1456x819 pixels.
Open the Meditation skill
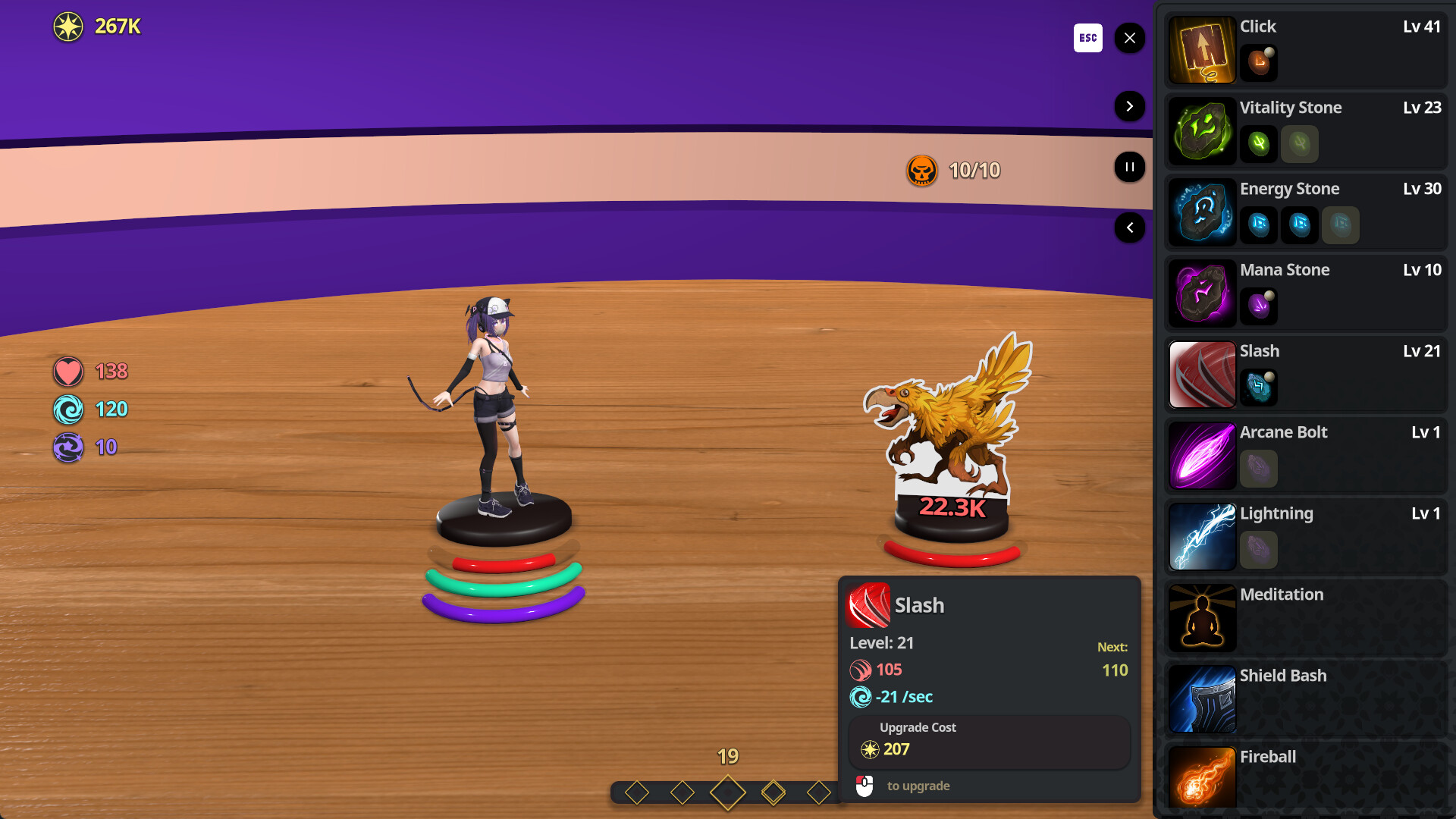click(x=1202, y=618)
